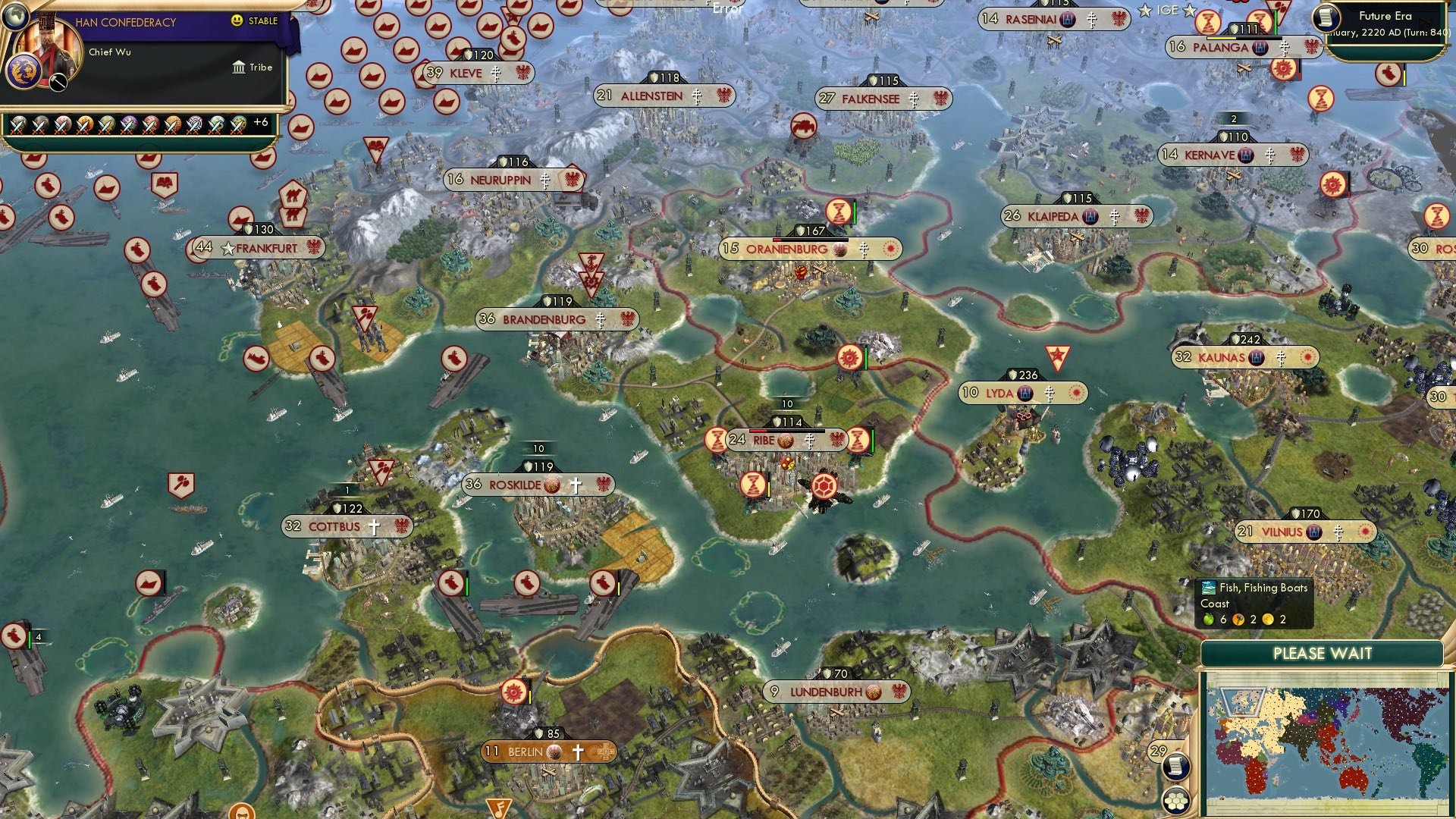This screenshot has height=819, width=1456.
Task: Click the cross religion icon on Roskilde's banner
Action: click(x=576, y=484)
